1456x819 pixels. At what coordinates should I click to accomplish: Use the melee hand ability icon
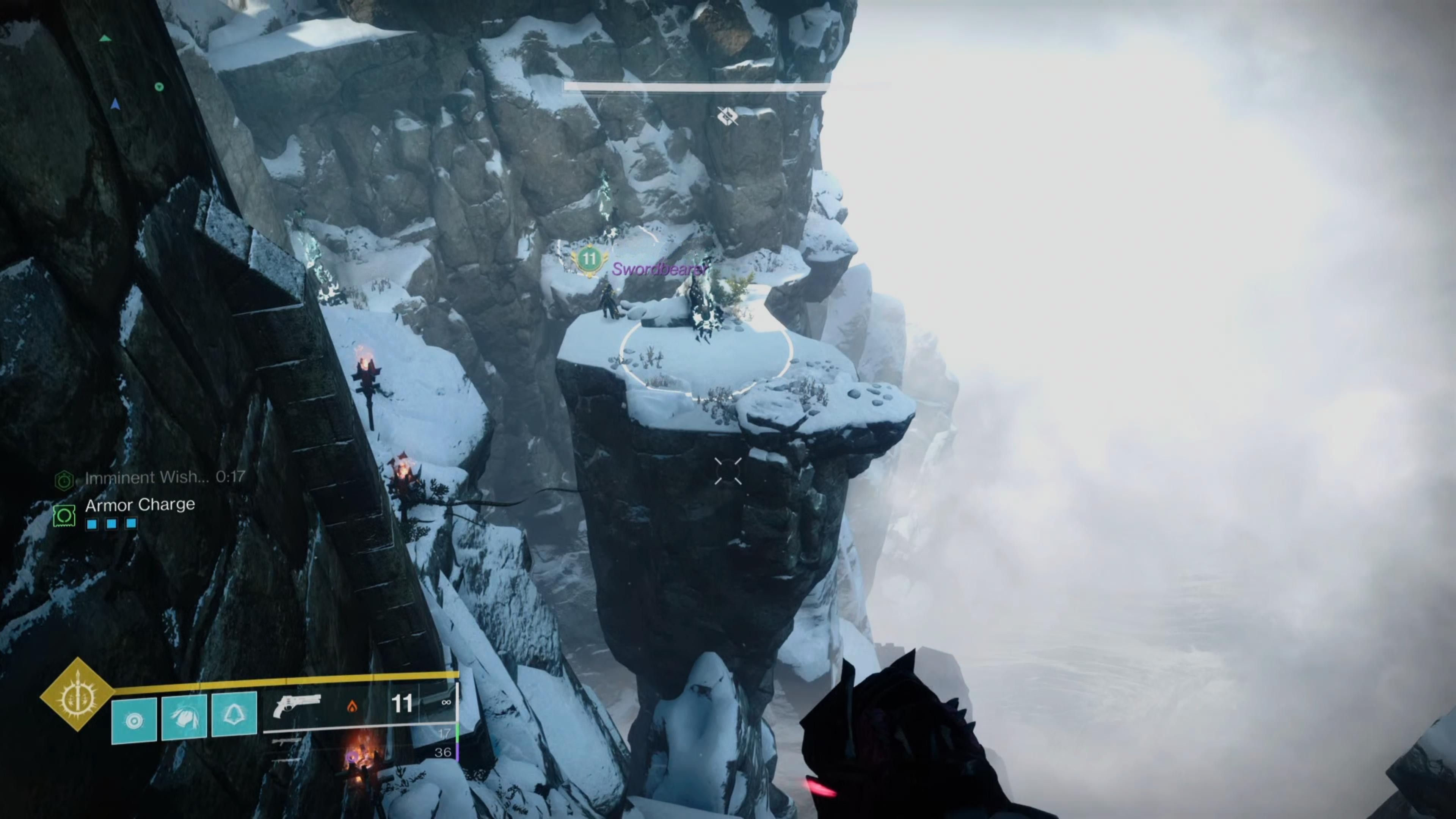point(184,718)
